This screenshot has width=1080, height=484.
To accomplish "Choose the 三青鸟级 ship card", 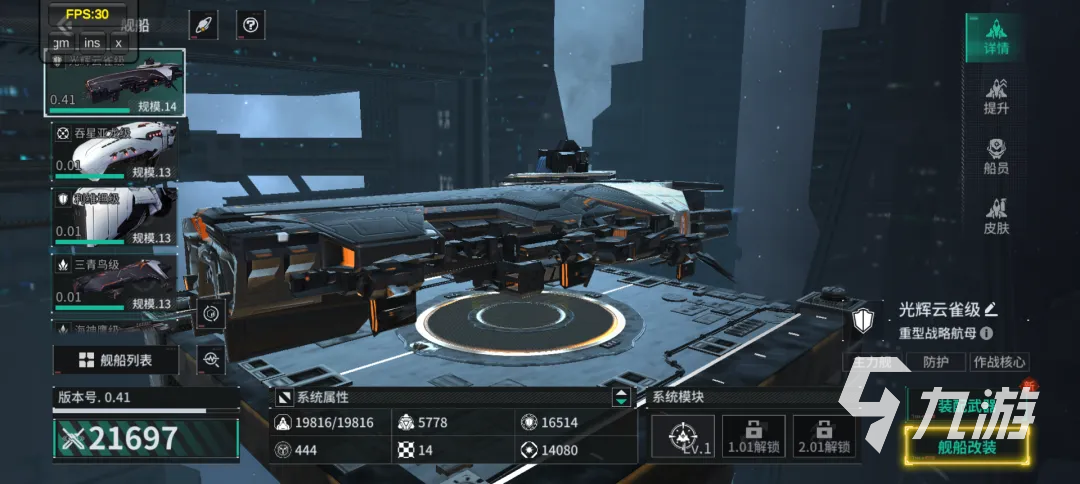I will point(114,283).
